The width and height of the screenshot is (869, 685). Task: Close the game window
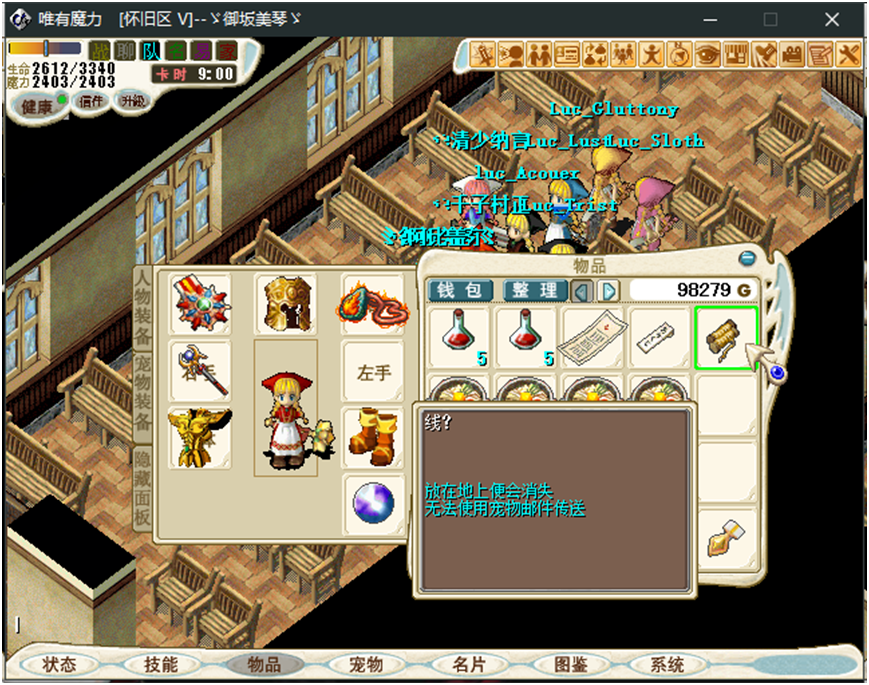click(831, 19)
